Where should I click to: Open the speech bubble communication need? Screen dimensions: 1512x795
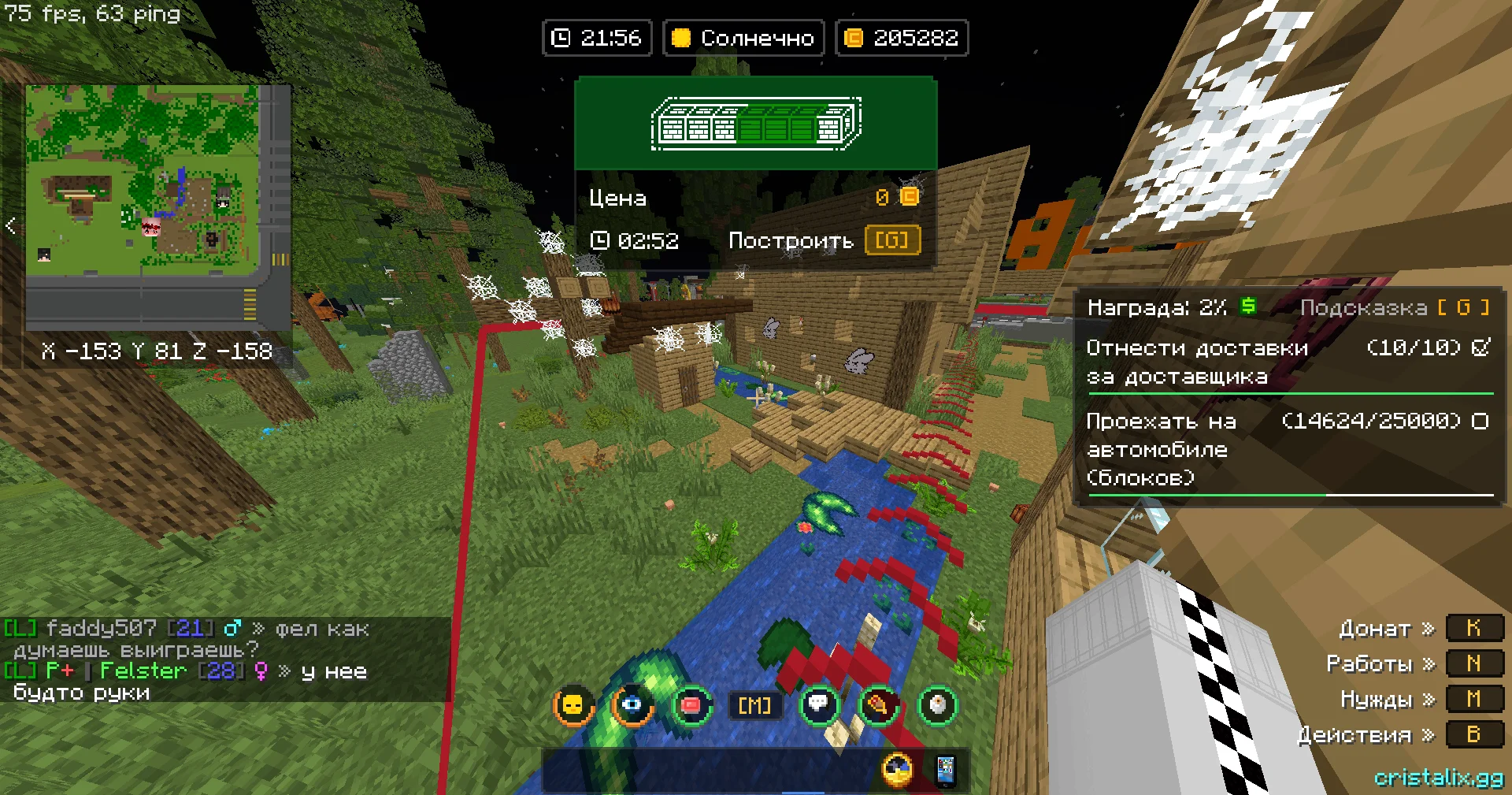[819, 704]
